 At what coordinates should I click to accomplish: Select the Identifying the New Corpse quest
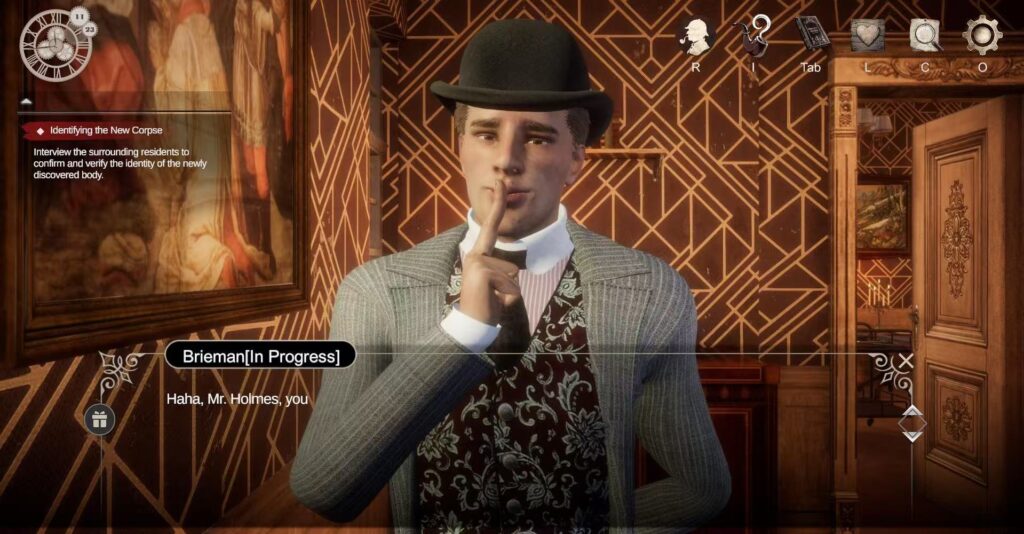106,130
